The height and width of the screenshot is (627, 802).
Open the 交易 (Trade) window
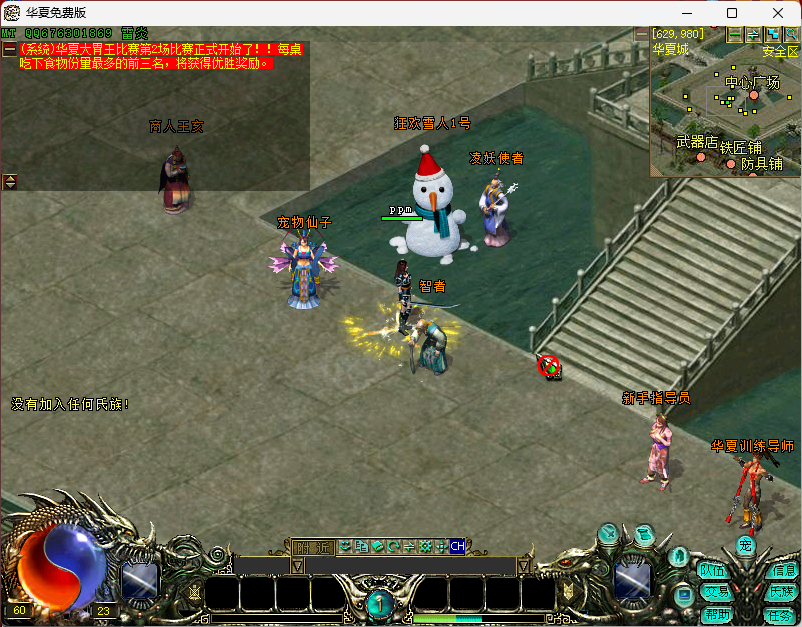coord(715,592)
